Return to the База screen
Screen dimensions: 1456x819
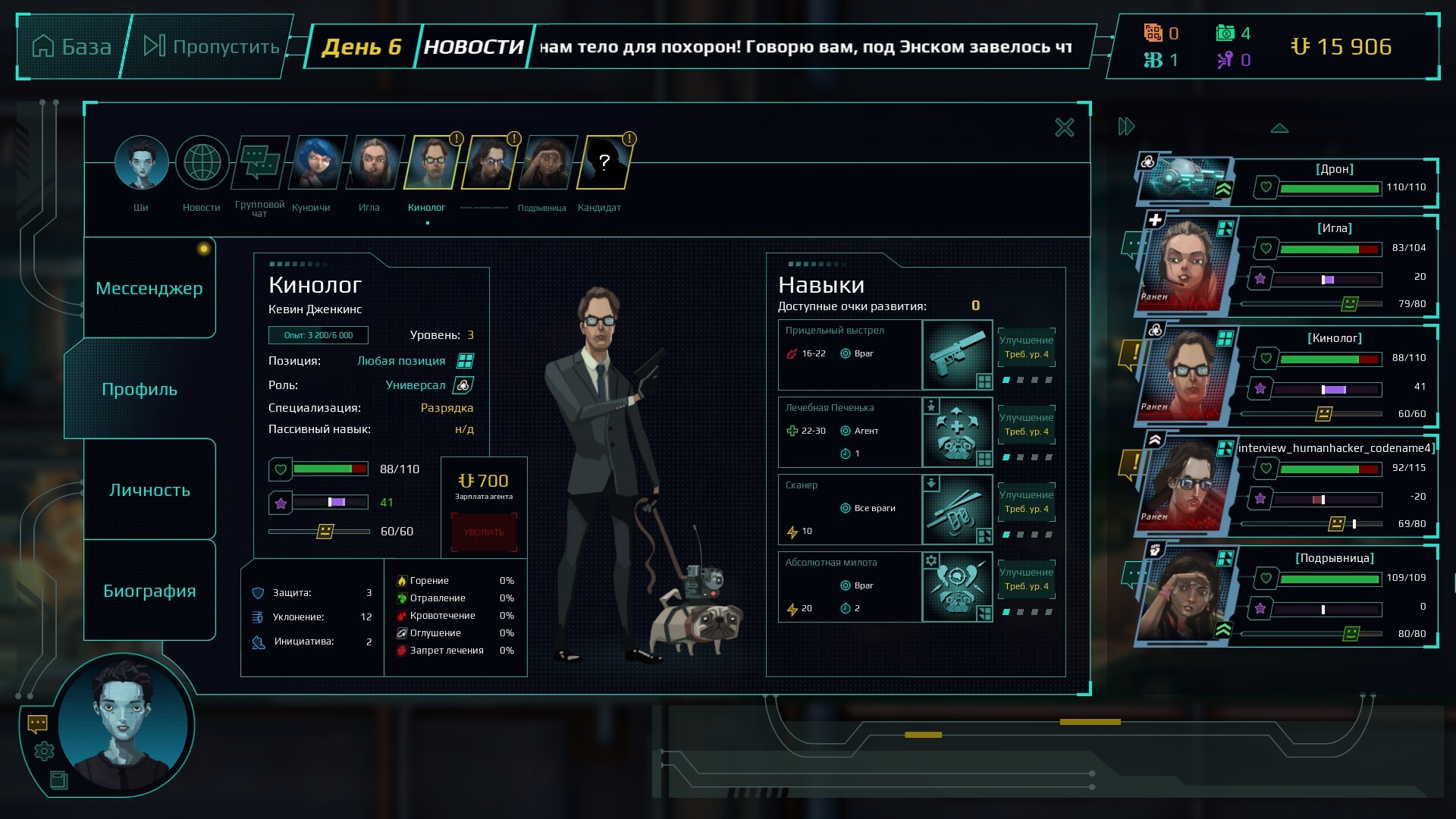click(73, 47)
